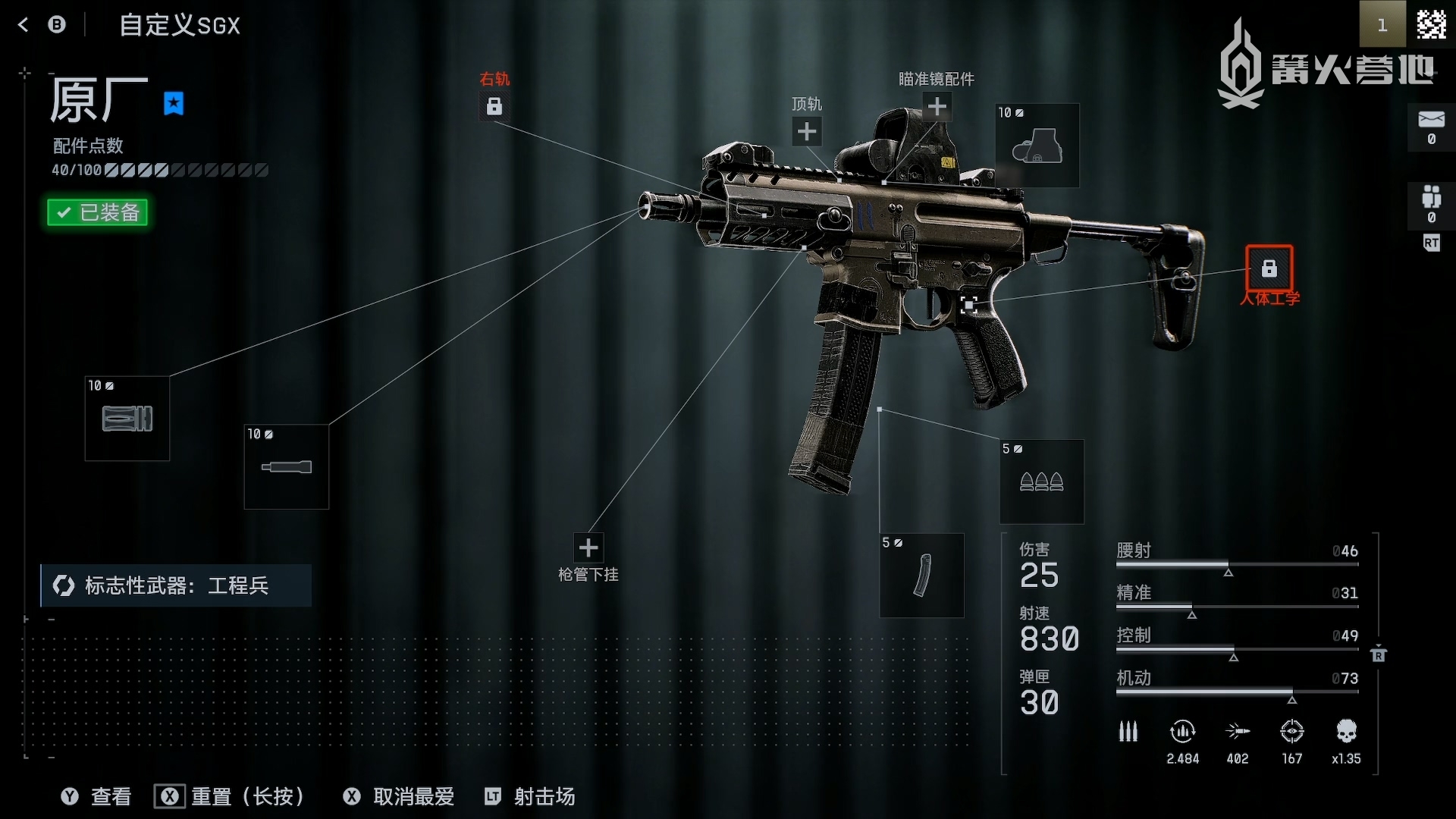Enter the firing range (射击场)

[x=530, y=796]
